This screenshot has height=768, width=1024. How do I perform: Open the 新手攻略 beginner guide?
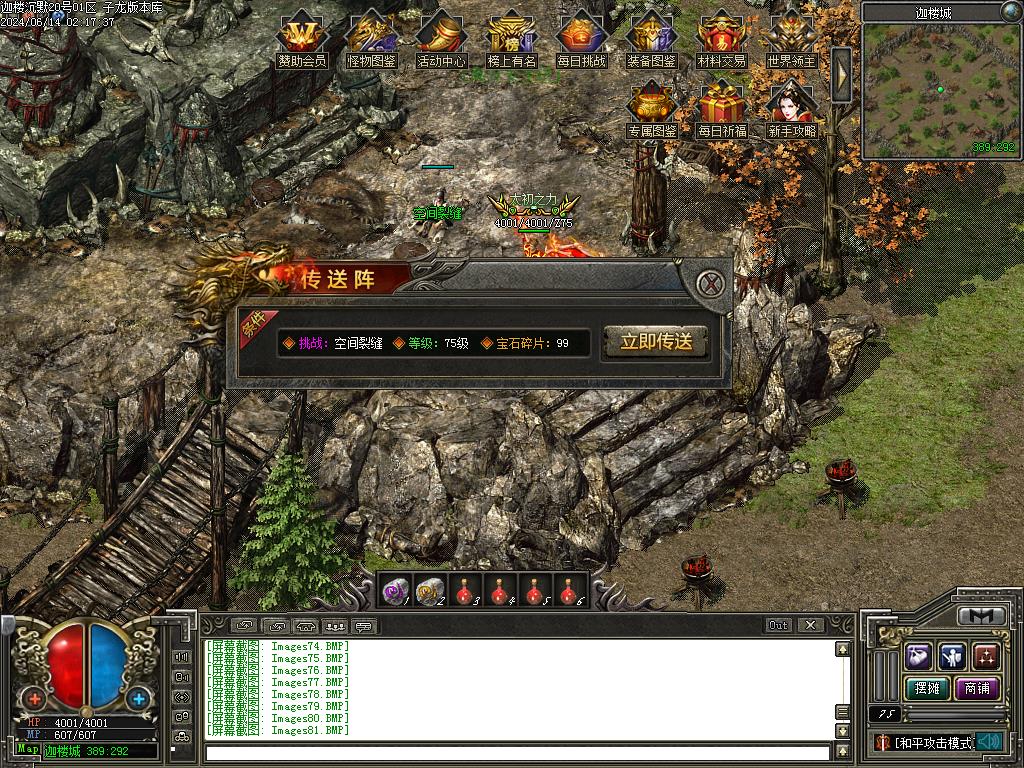(x=791, y=110)
